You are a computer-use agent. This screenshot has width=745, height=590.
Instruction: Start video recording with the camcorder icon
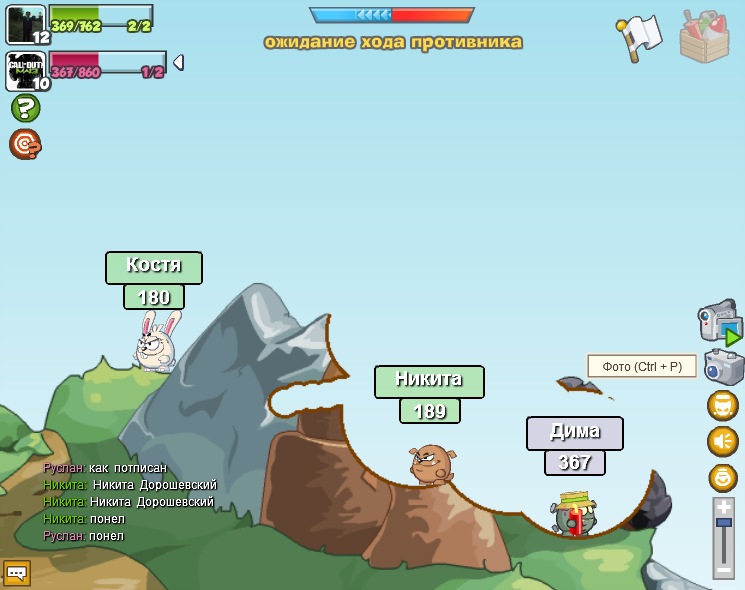(x=719, y=322)
